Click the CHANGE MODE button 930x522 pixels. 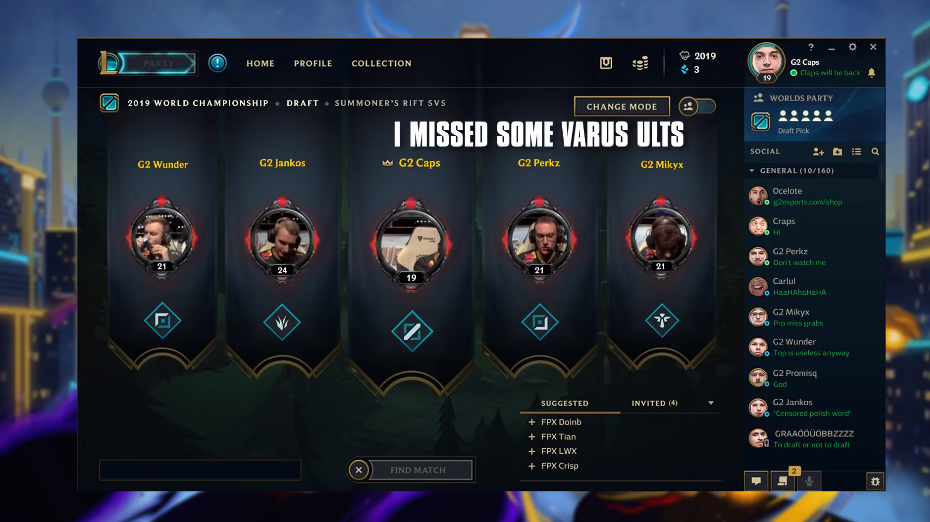click(621, 107)
